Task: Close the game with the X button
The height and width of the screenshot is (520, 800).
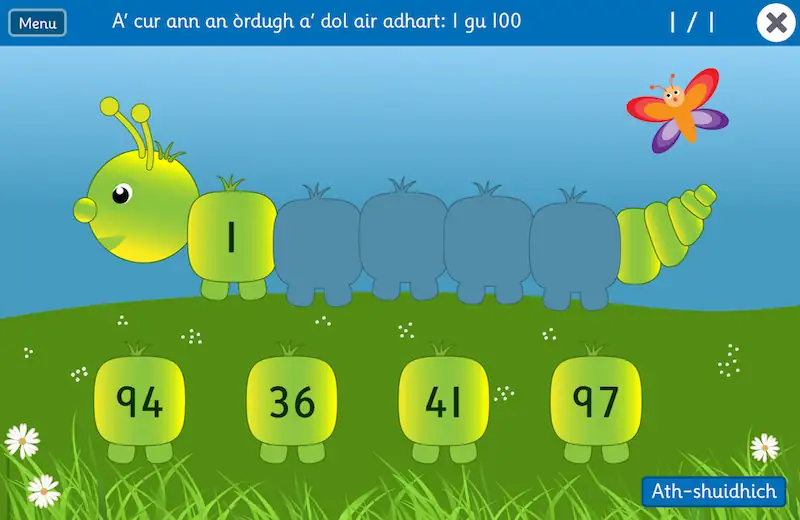Action: pos(776,23)
